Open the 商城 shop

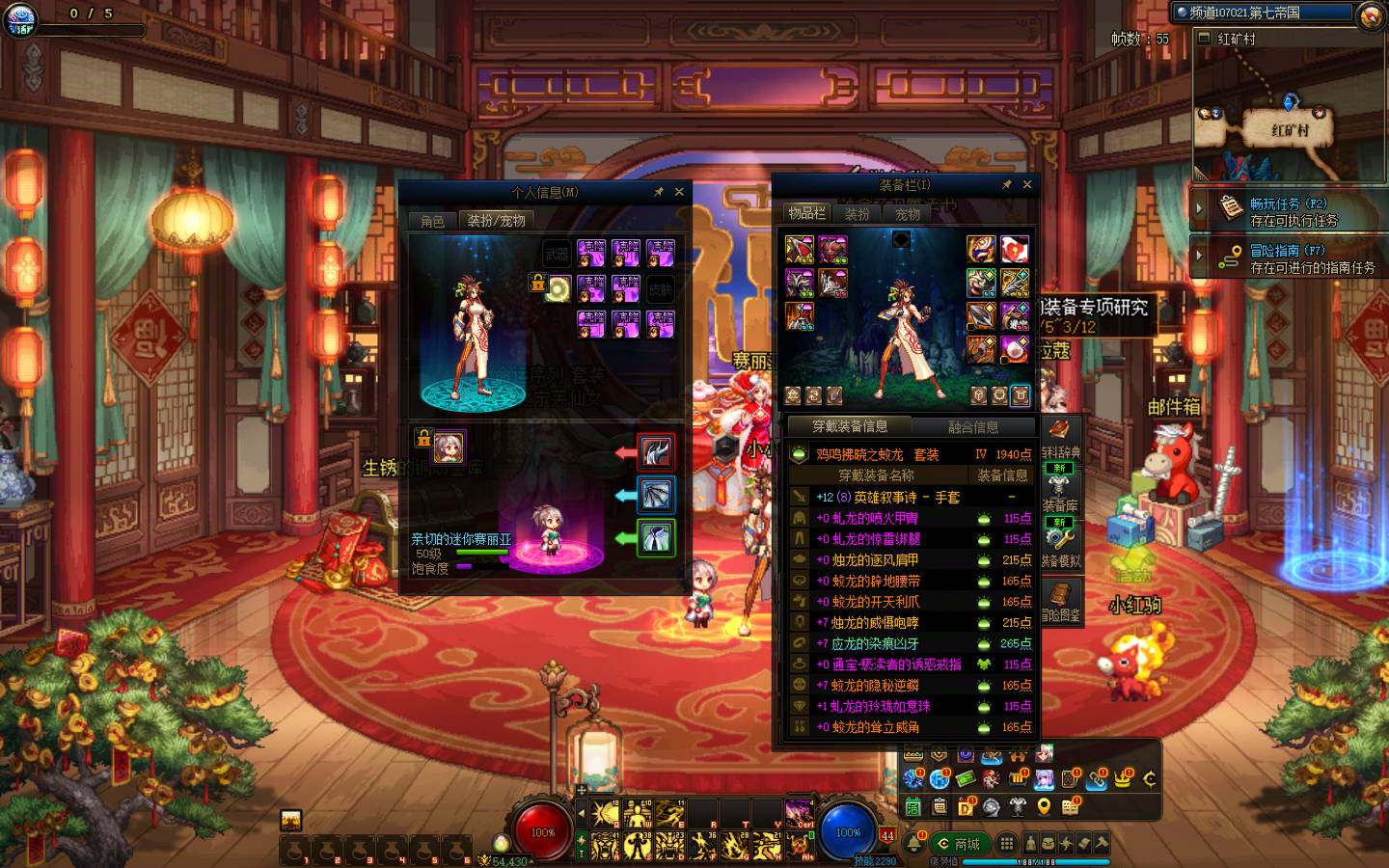(x=959, y=844)
